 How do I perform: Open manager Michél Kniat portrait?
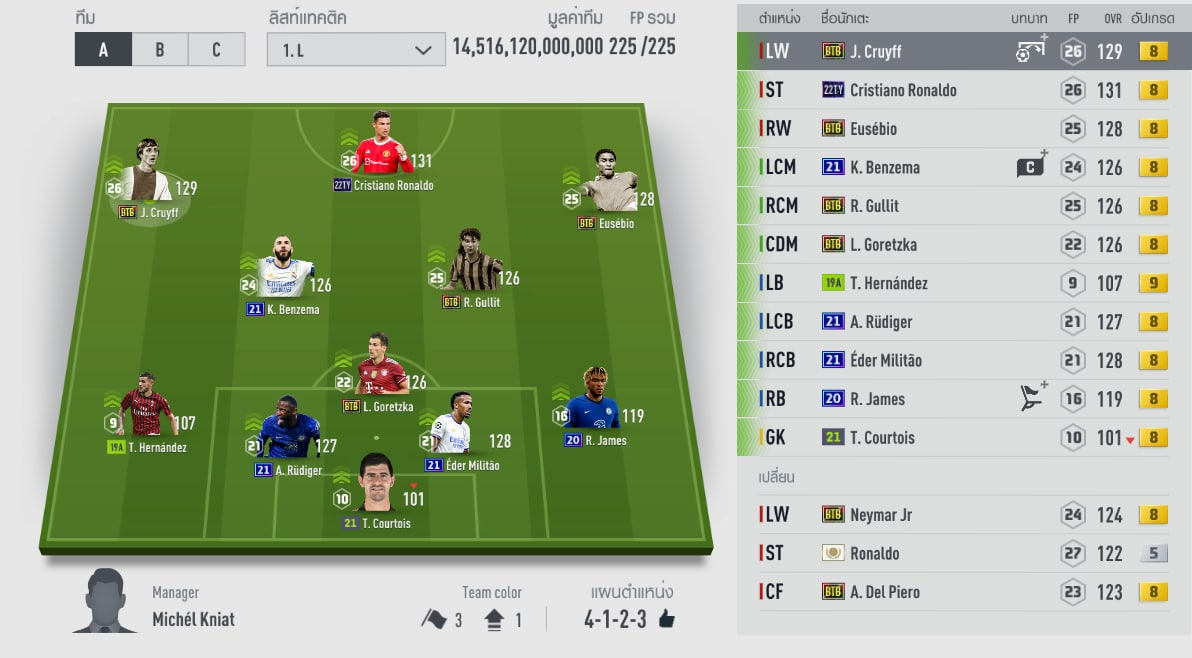(x=106, y=601)
